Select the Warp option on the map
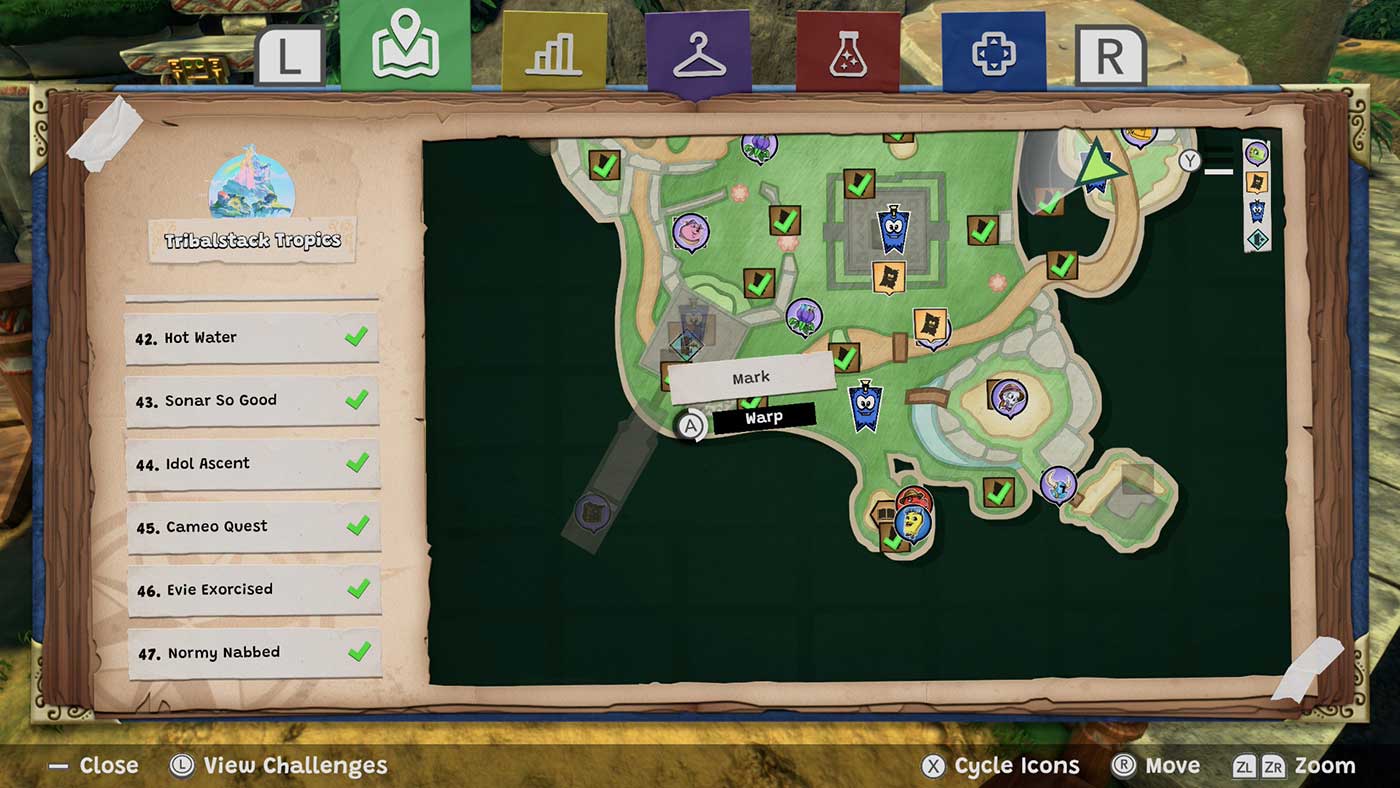The height and width of the screenshot is (788, 1400). [765, 416]
